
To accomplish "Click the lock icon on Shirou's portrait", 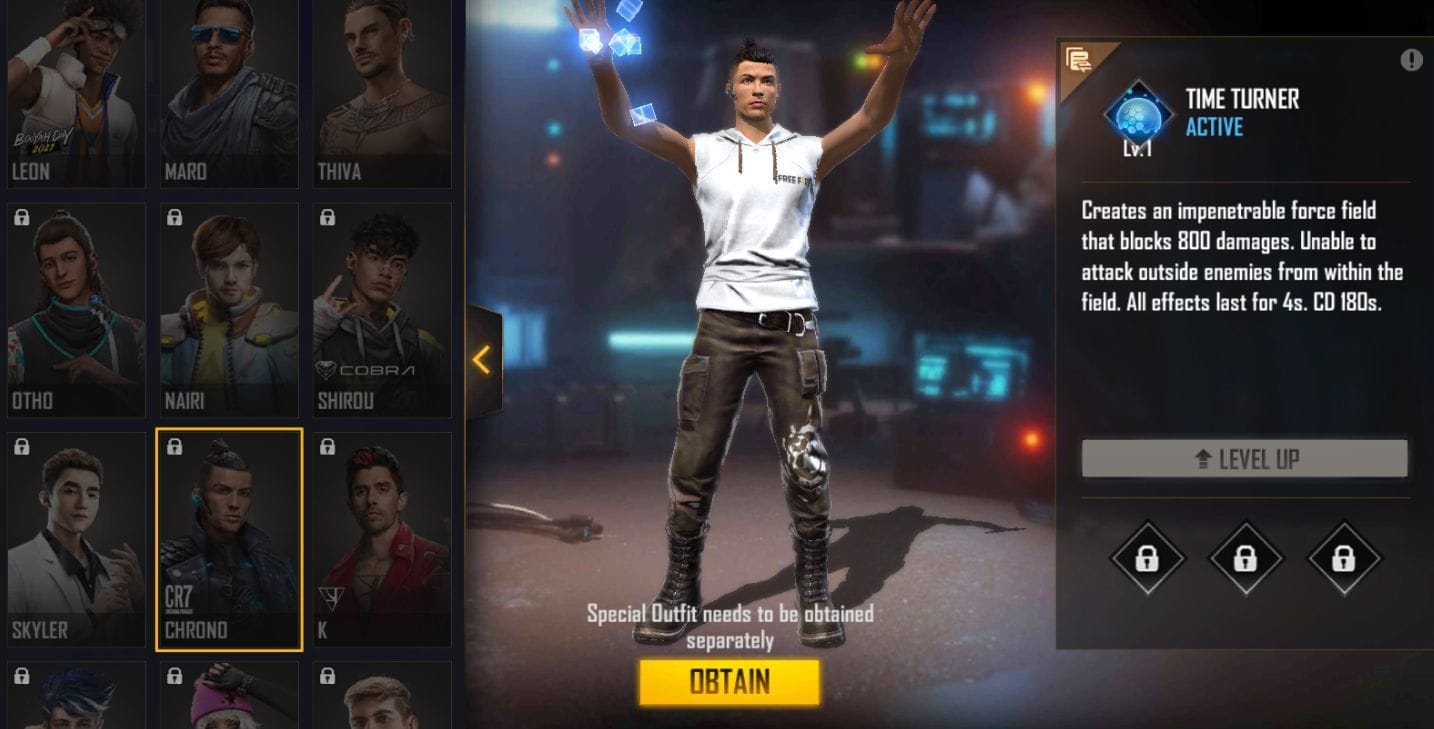I will coord(327,217).
